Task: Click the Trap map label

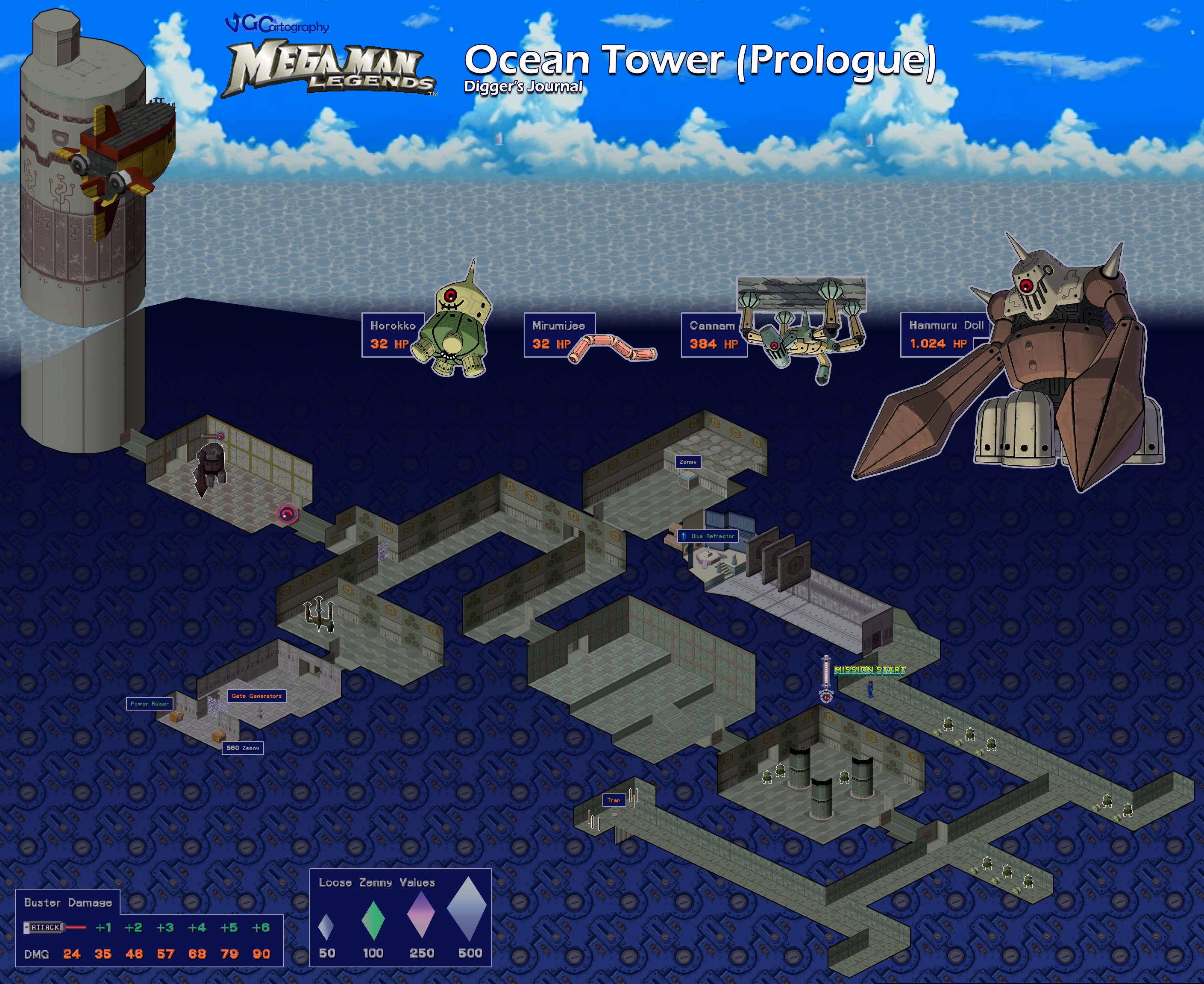Action: click(x=614, y=800)
